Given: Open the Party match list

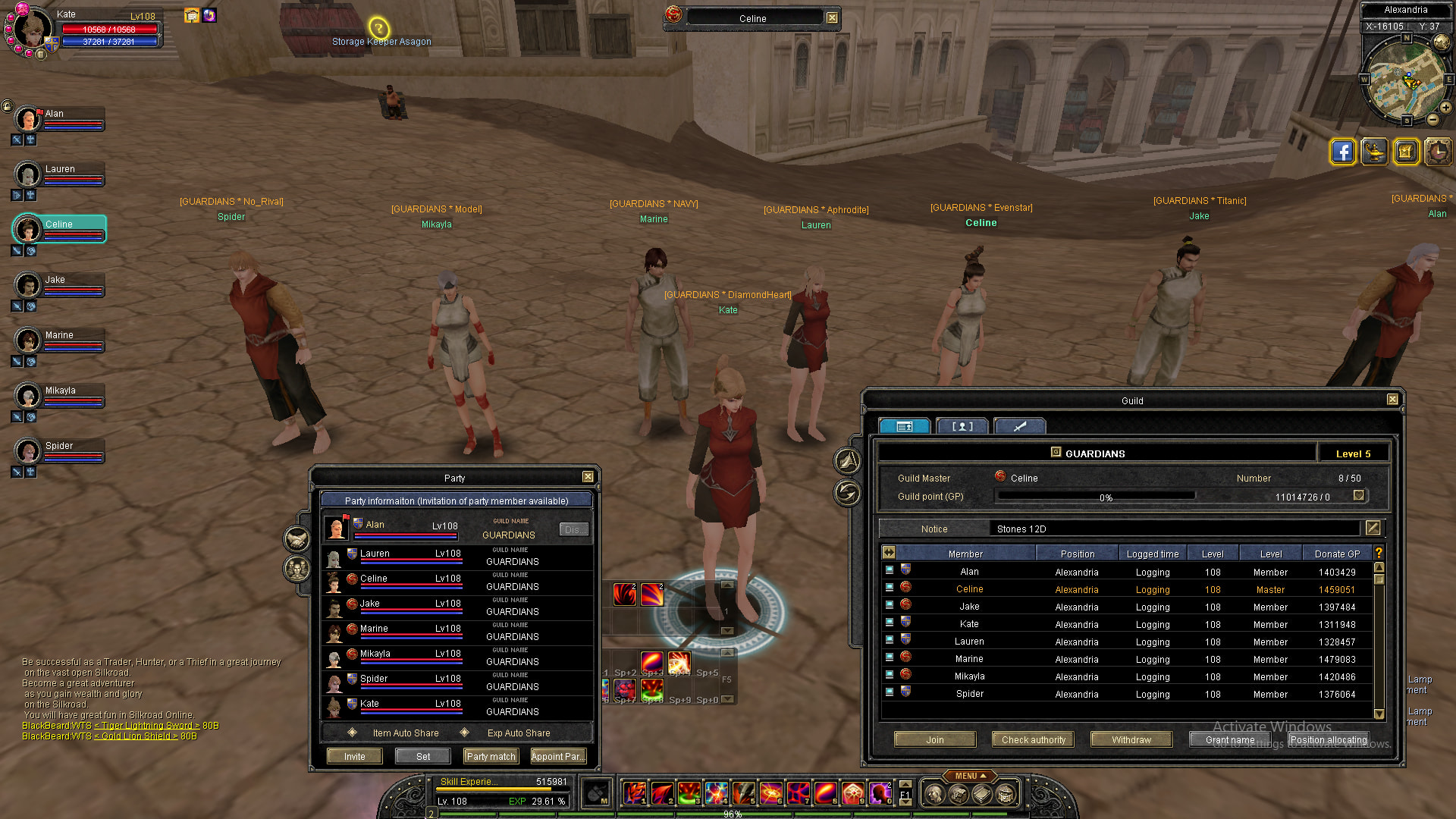Looking at the screenshot, I should point(491,757).
